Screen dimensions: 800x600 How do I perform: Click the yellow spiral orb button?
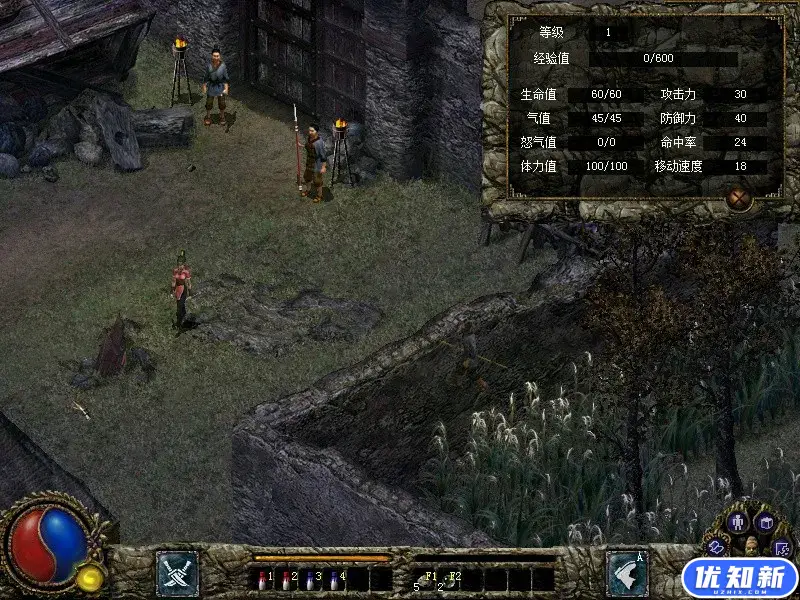coord(91,576)
